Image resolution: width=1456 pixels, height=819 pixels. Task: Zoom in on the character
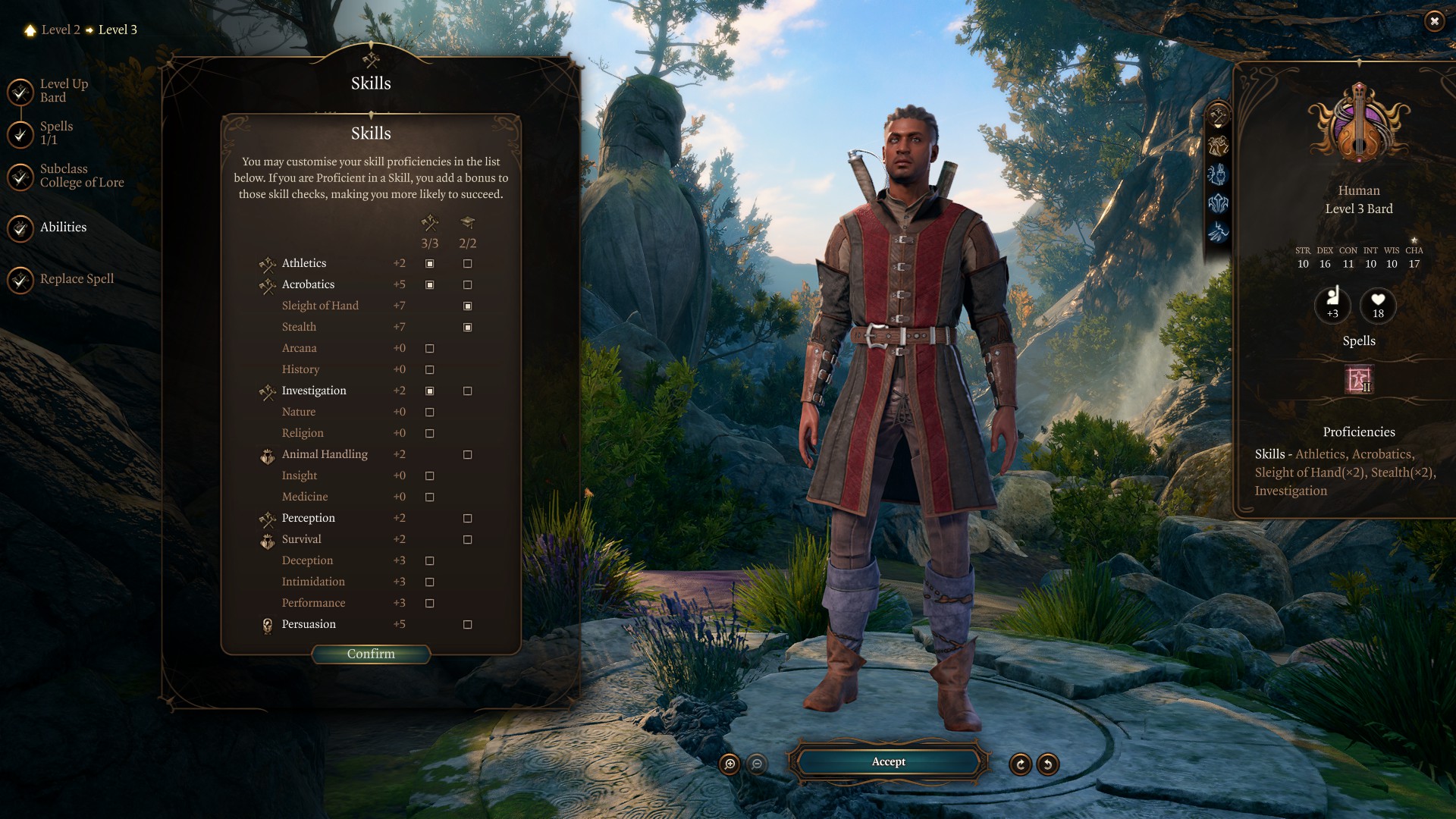(730, 764)
